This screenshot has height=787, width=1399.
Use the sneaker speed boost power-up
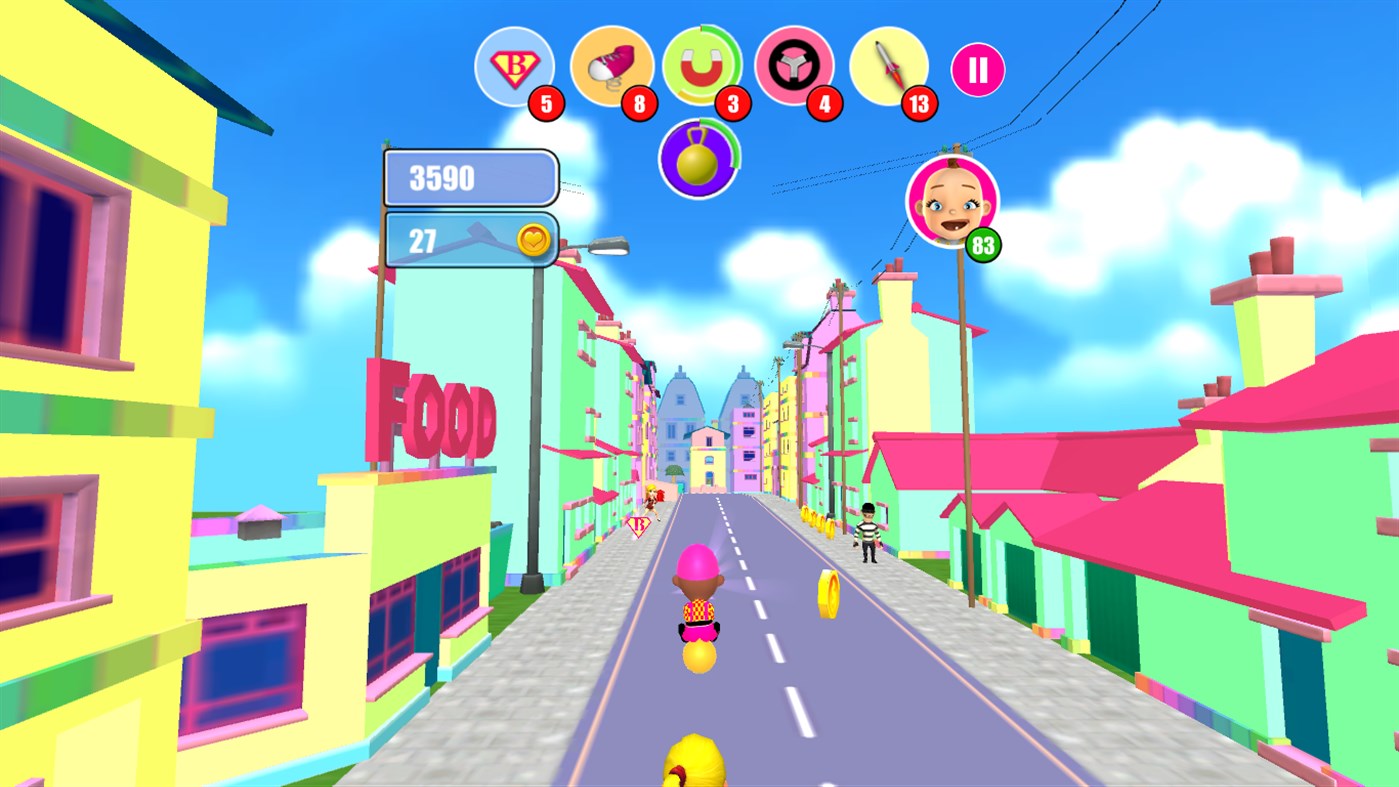611,66
